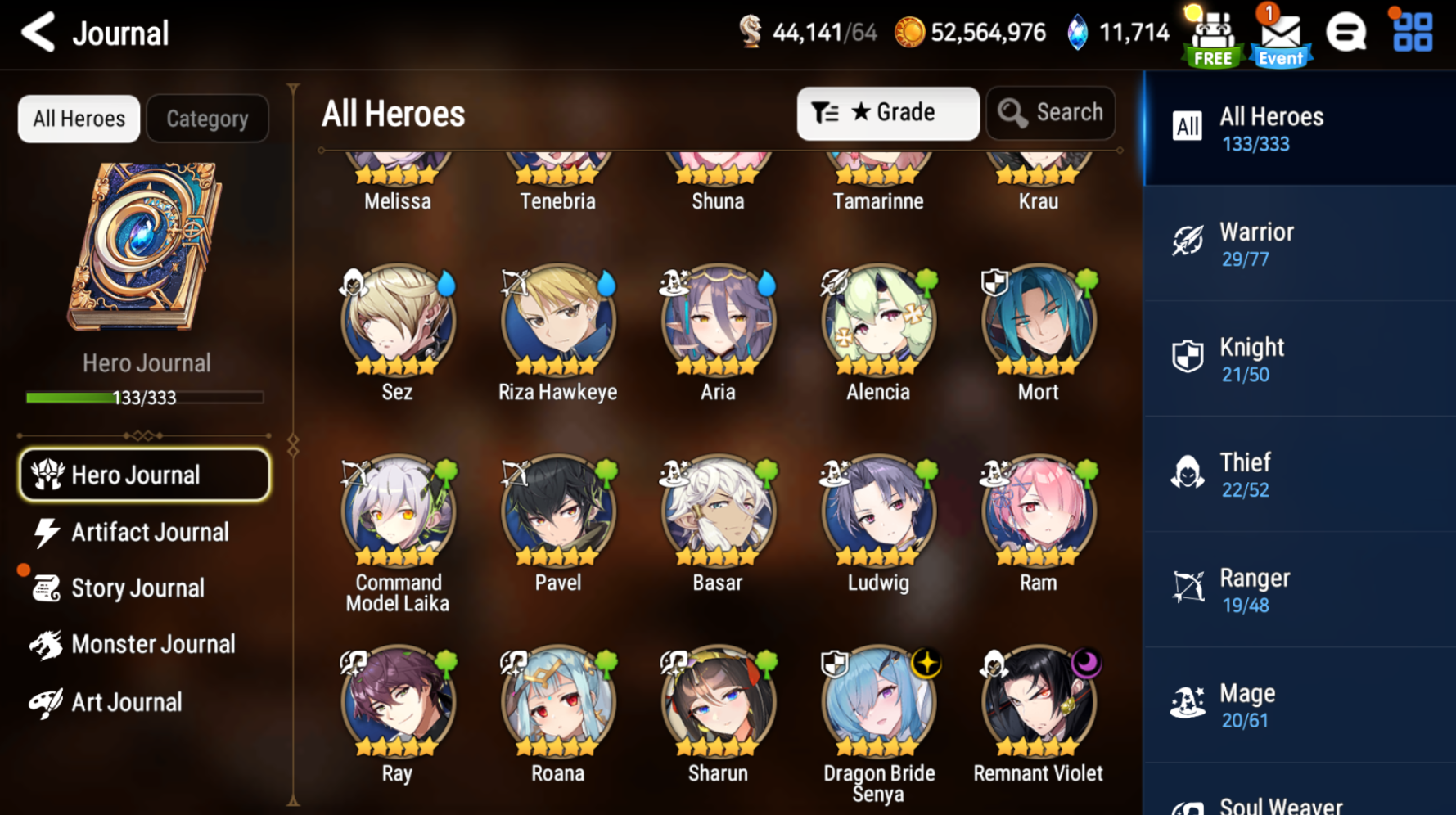Select the Knight class filter
Screen dimensions: 1456x815
1299,358
